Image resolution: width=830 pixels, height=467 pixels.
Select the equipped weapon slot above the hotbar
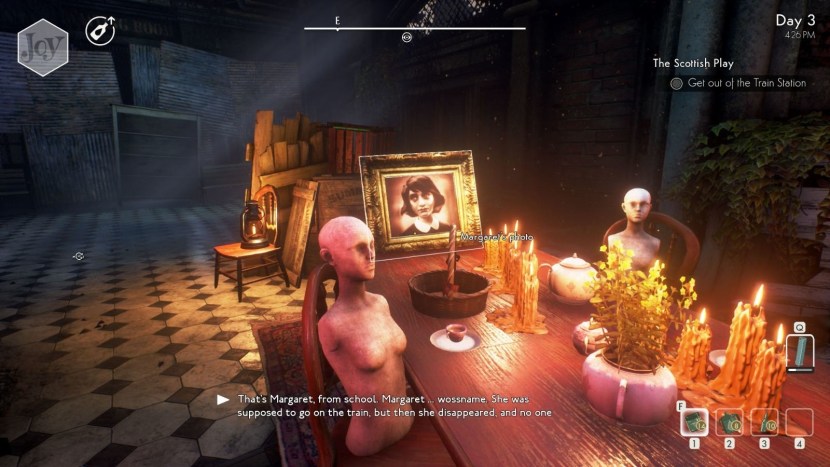tap(800, 350)
